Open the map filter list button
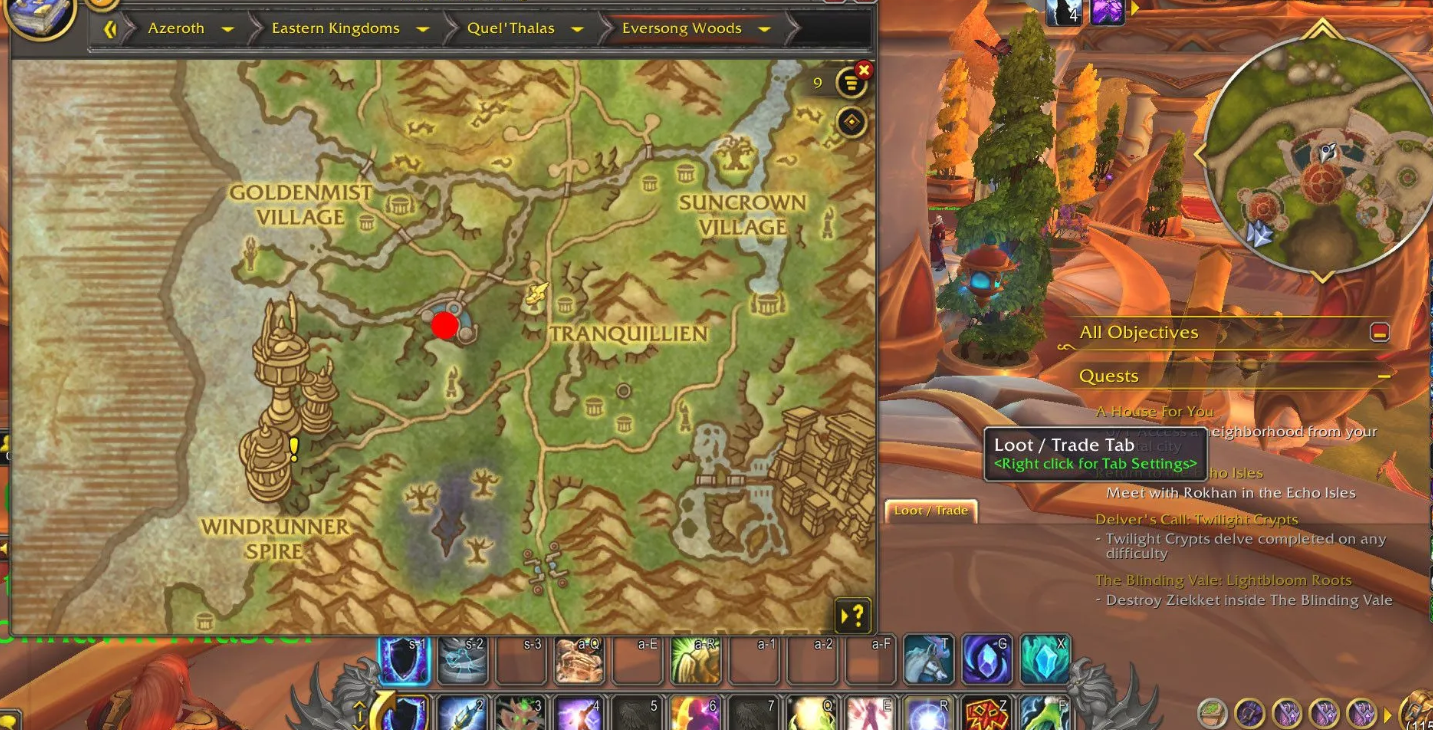The width and height of the screenshot is (1433, 730). 851,83
